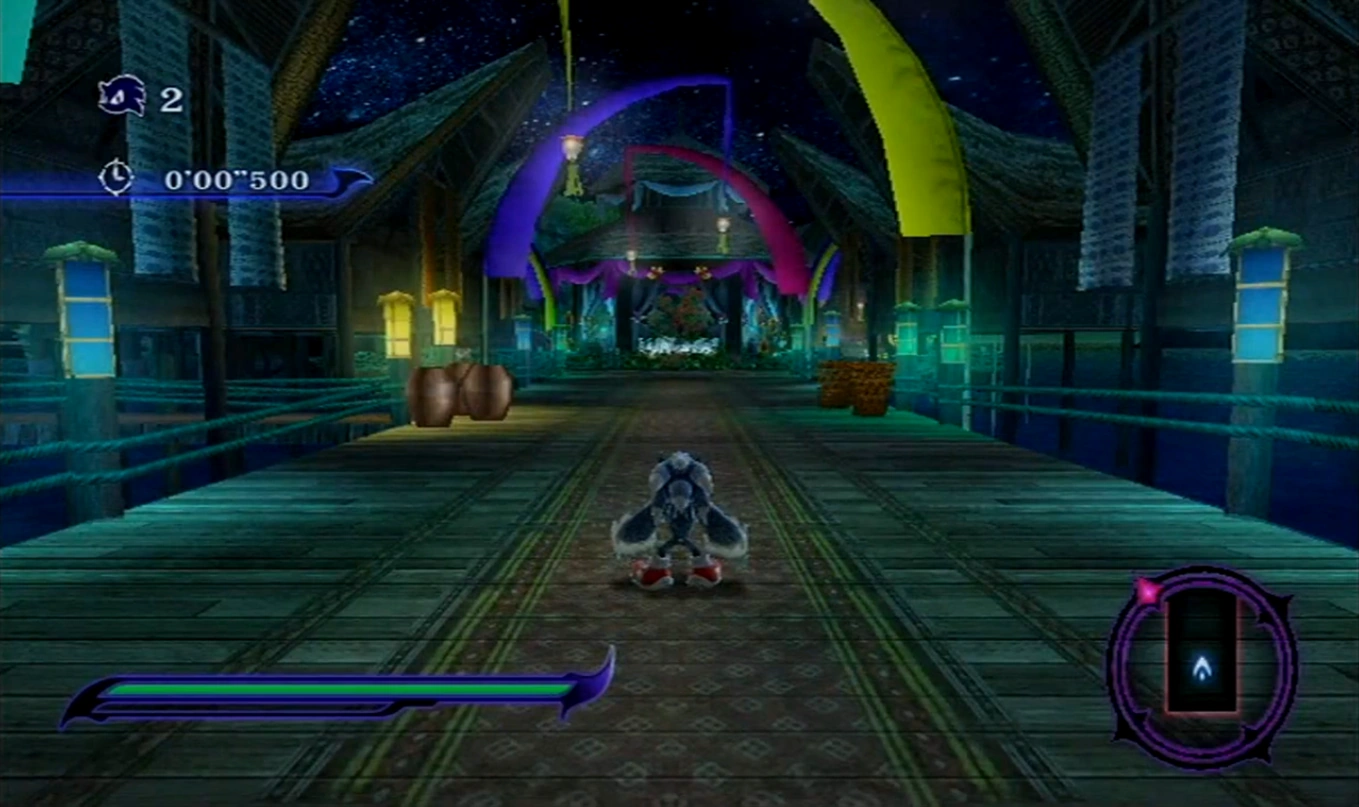Click the Sonic head lives icon
Image resolution: width=1359 pixels, height=807 pixels.
pyautogui.click(x=121, y=96)
